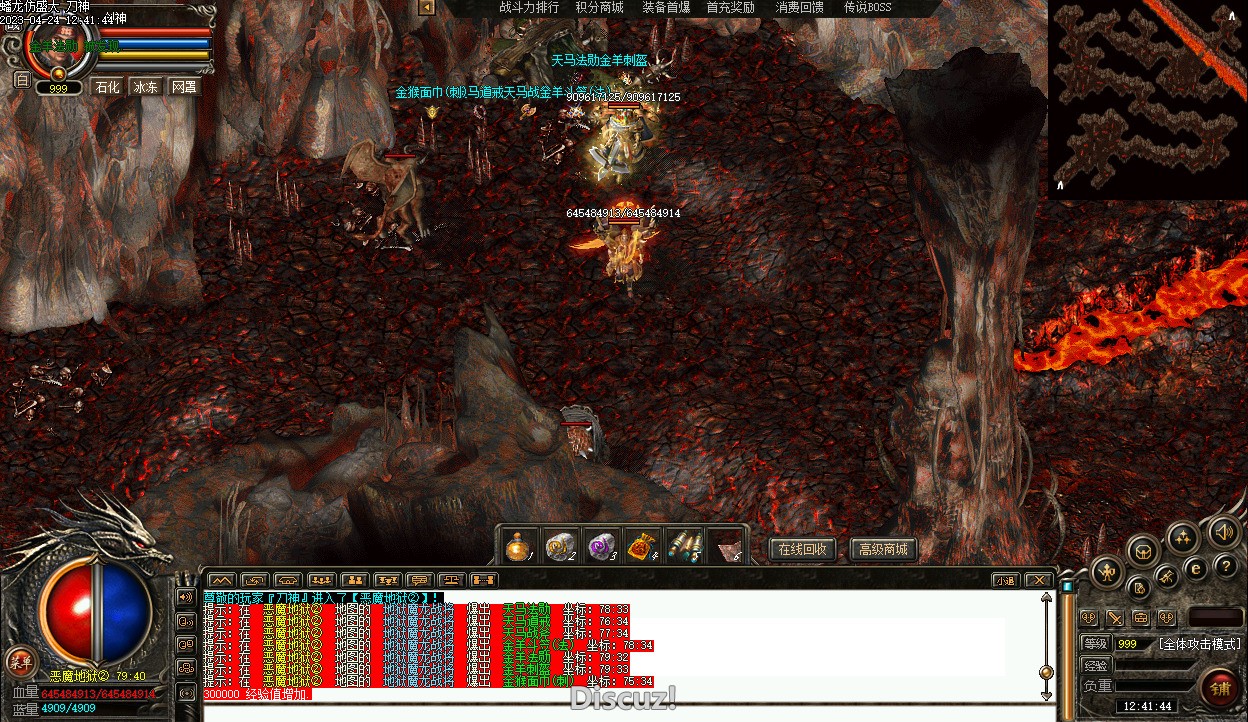The height and width of the screenshot is (722, 1248).
Task: Open the 高级商城 premium shop
Action: (883, 549)
